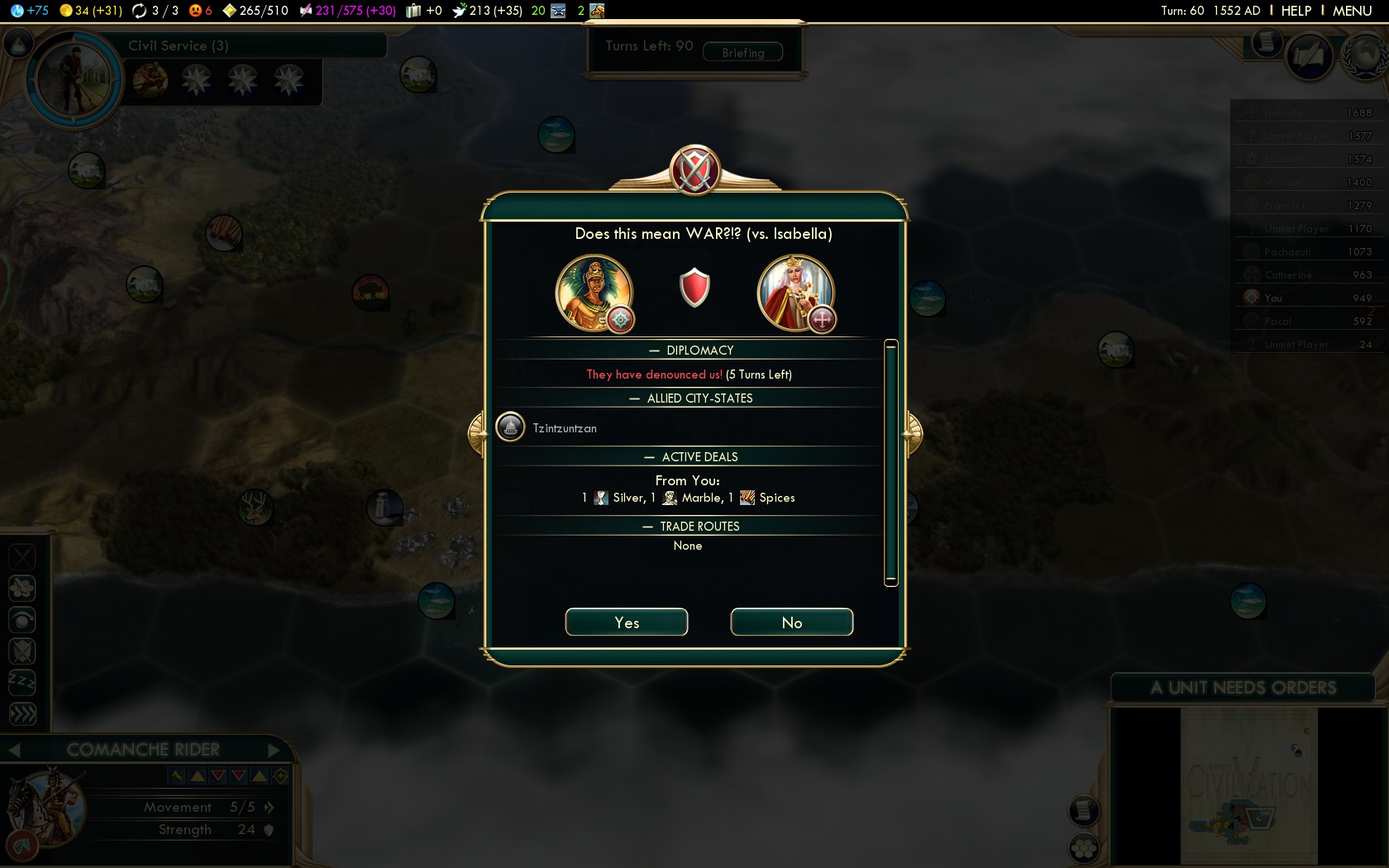Click the A Unit Needs Orders banner
The width and height of the screenshot is (1389, 868).
(1243, 688)
